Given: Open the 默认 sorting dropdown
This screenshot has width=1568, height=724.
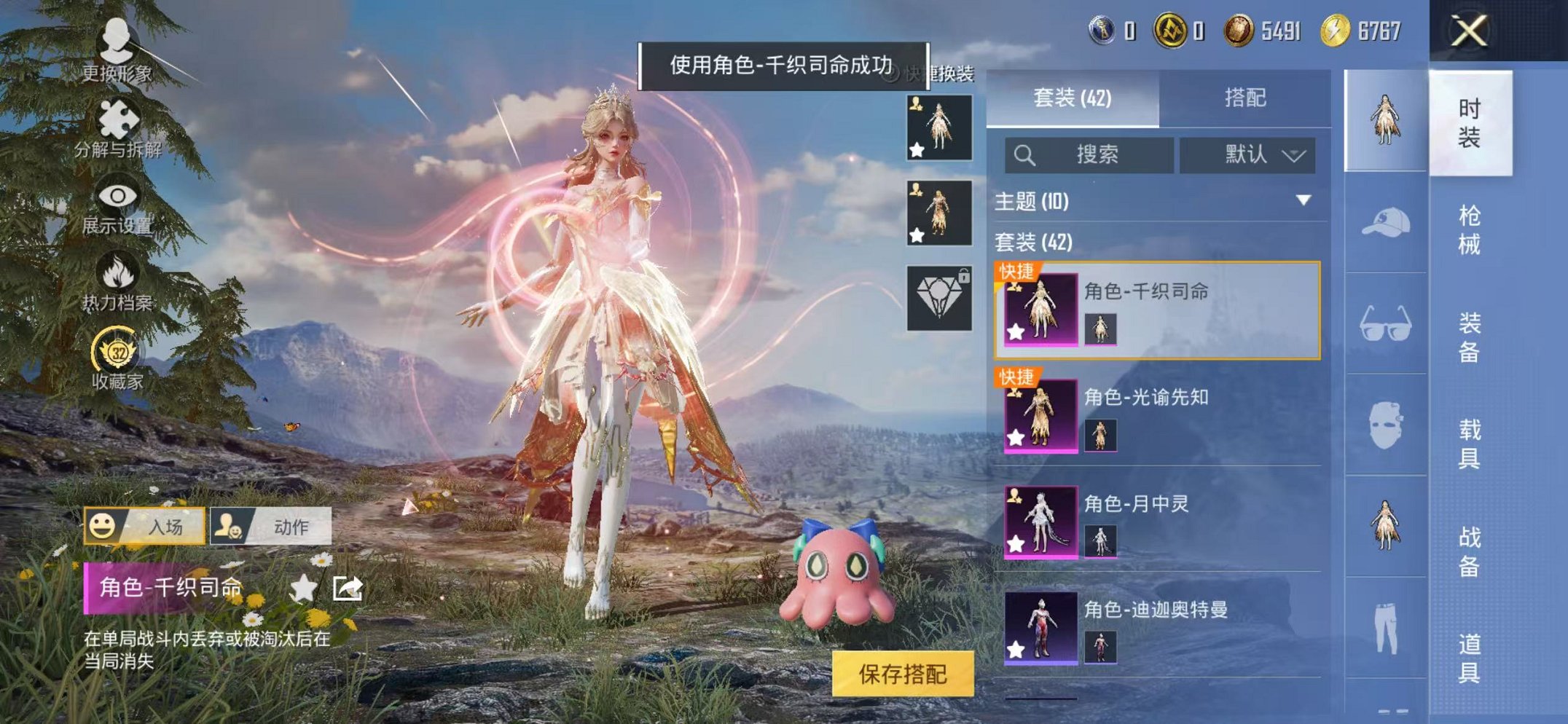Looking at the screenshot, I should pos(1248,155).
